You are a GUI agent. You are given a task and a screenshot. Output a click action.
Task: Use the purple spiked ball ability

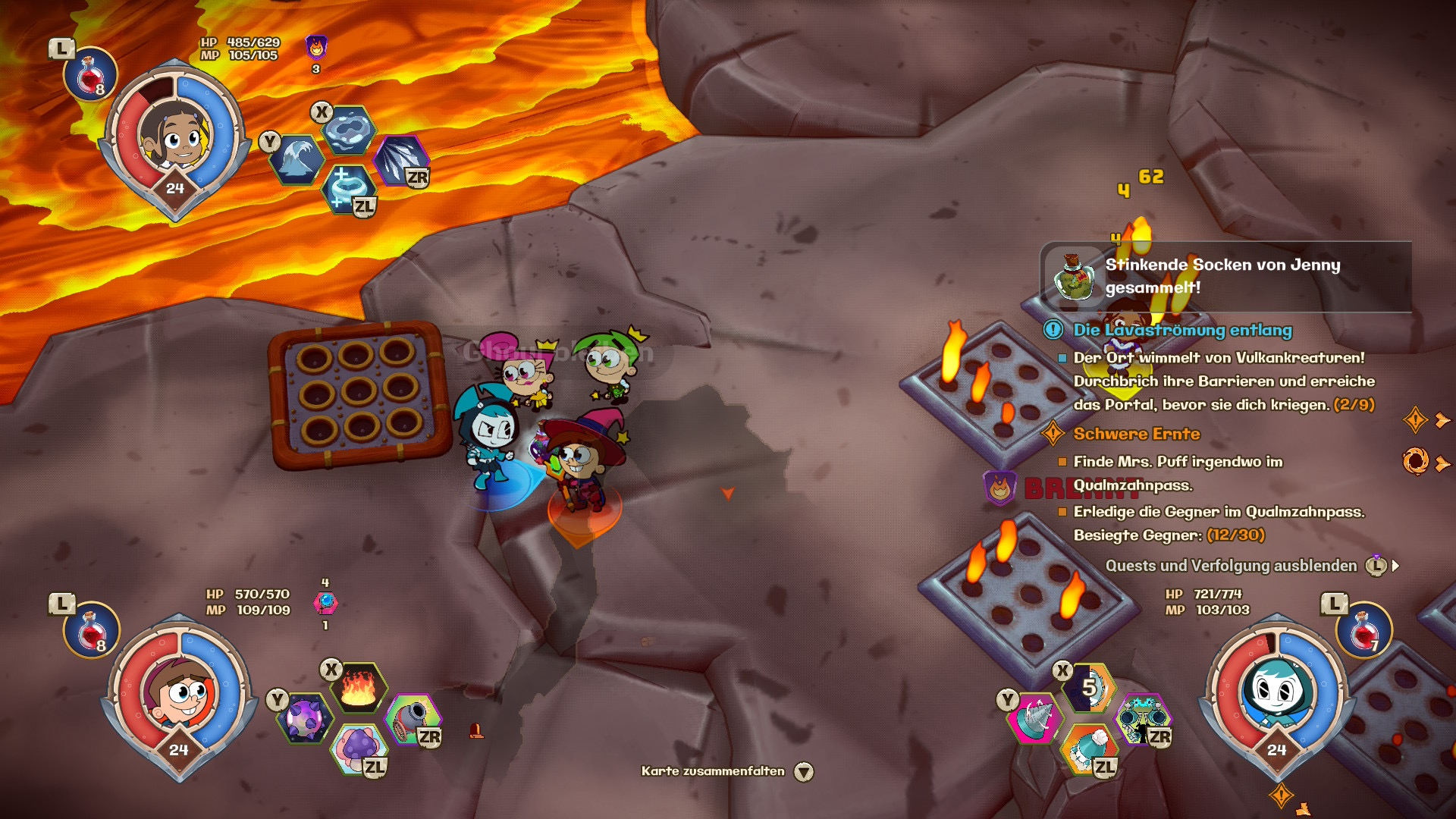pos(305,718)
